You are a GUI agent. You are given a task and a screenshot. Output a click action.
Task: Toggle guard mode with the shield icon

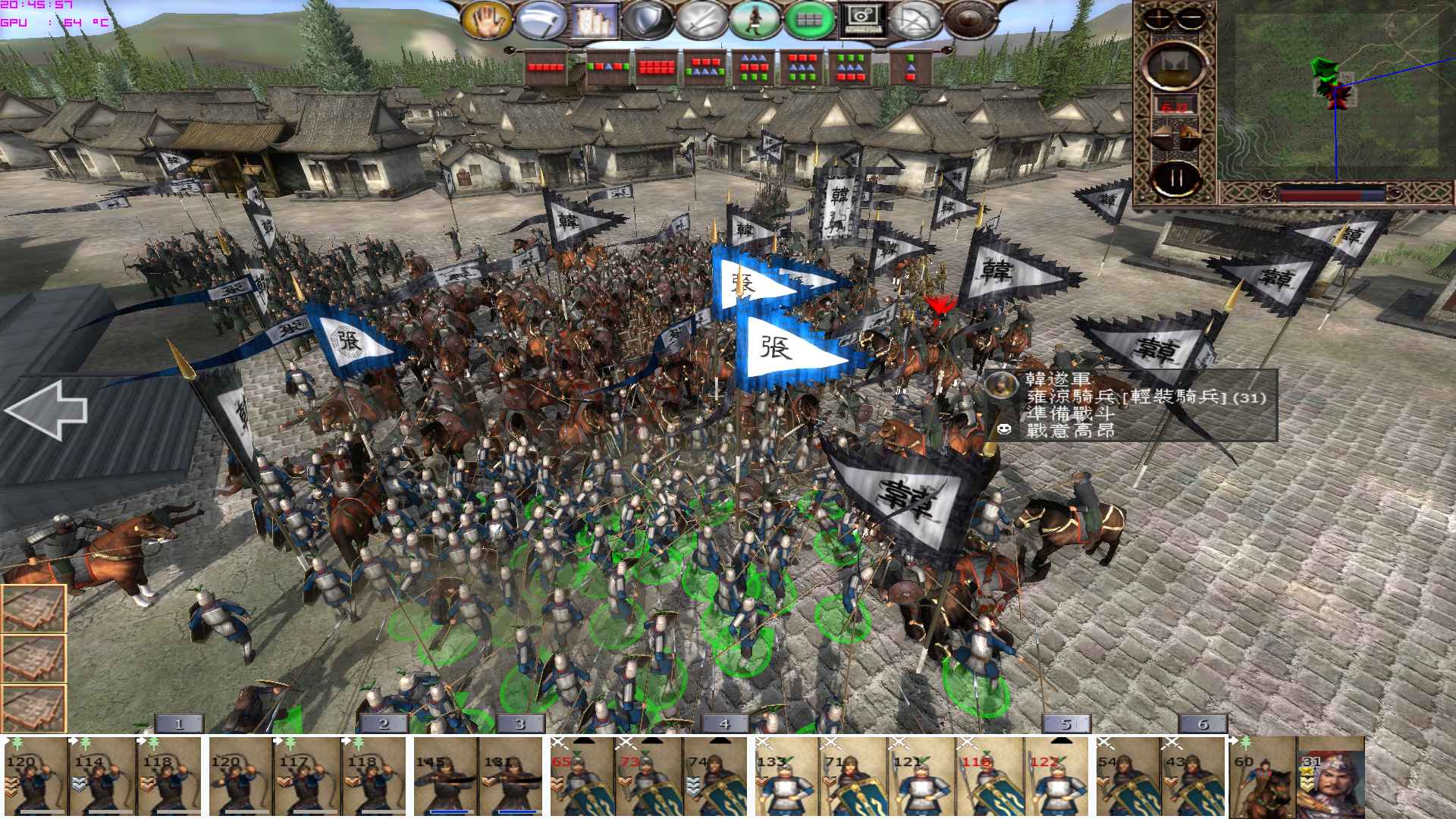pyautogui.click(x=646, y=20)
